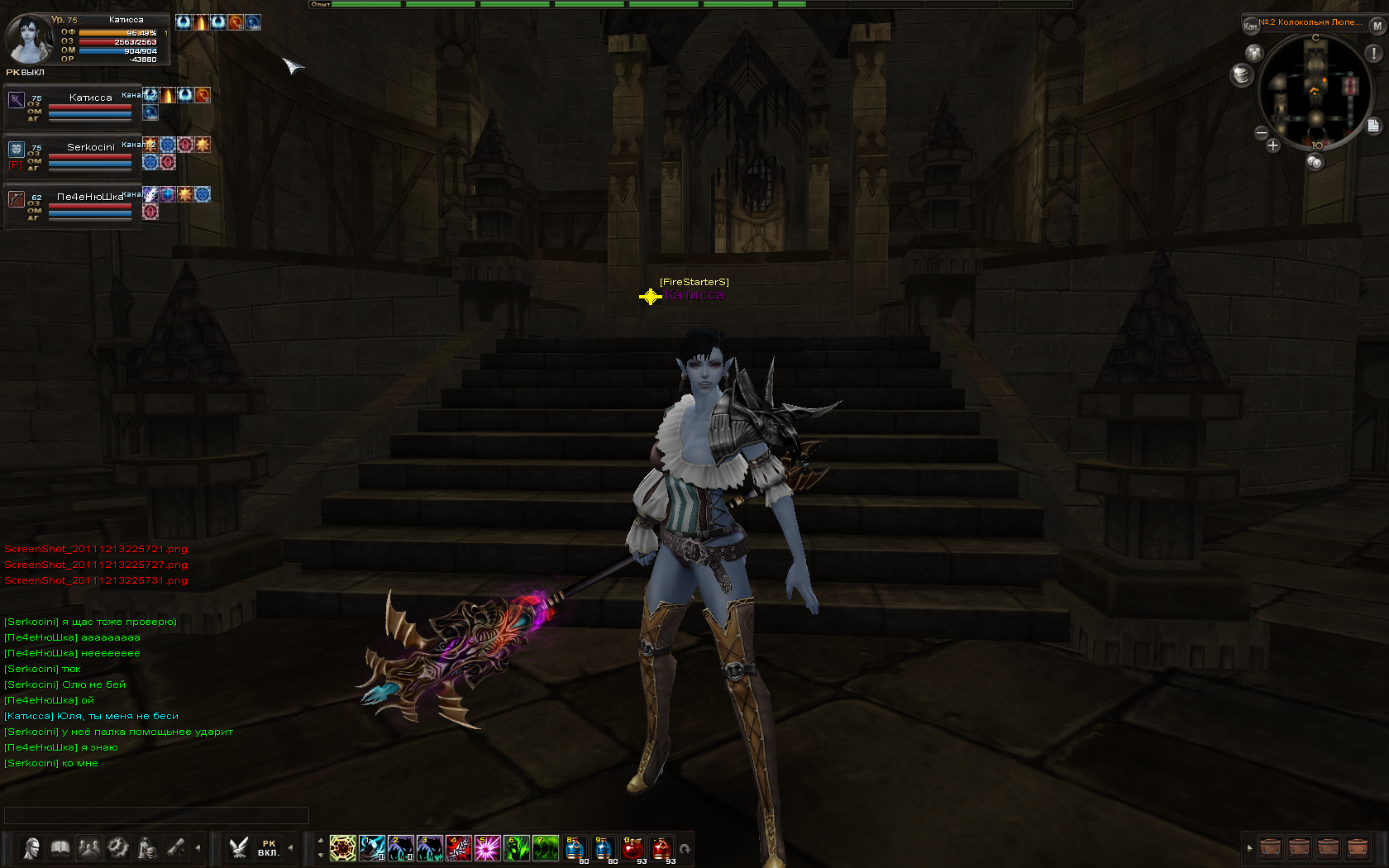Click the exclamation mark notice button
This screenshot has width=1389, height=868.
[x=1373, y=54]
